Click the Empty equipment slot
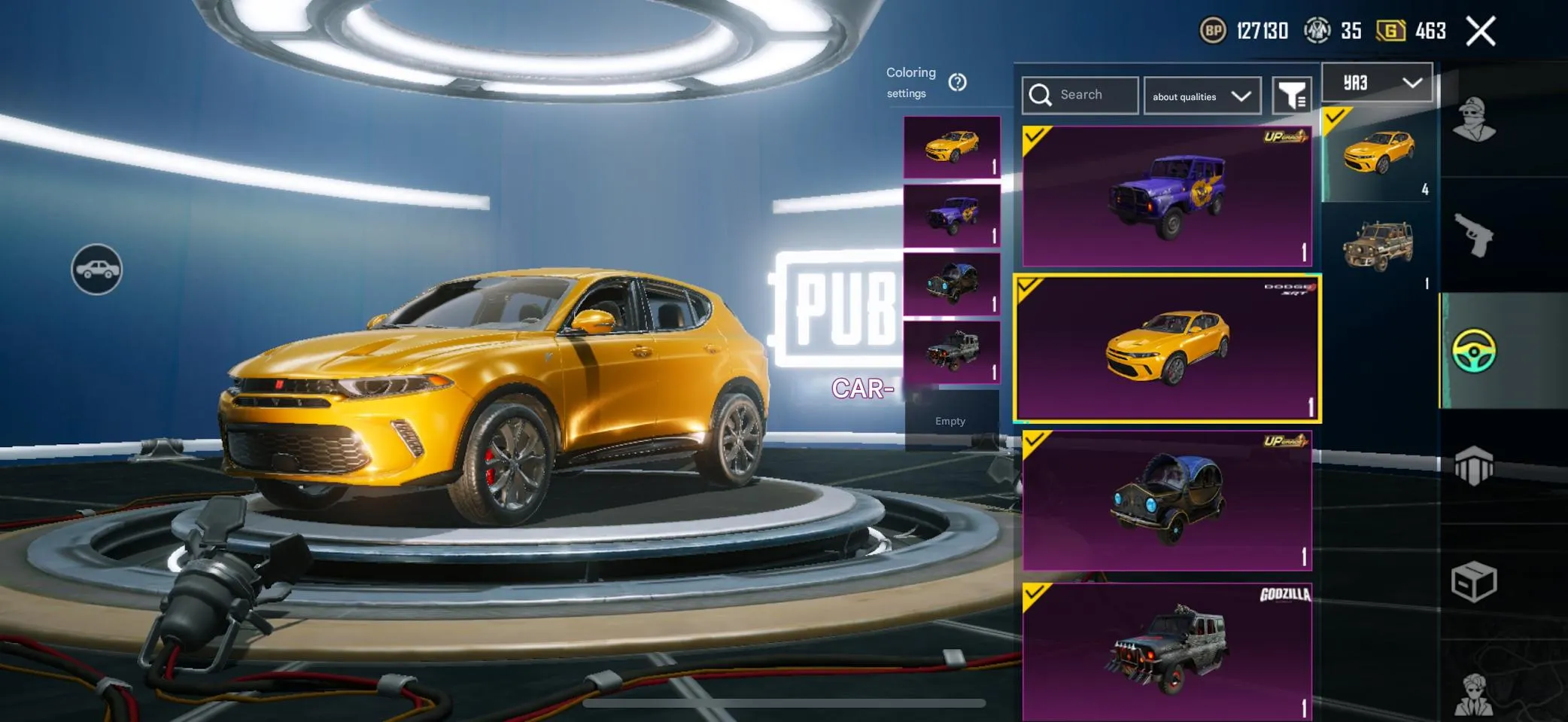This screenshot has width=1568, height=722. [950, 420]
